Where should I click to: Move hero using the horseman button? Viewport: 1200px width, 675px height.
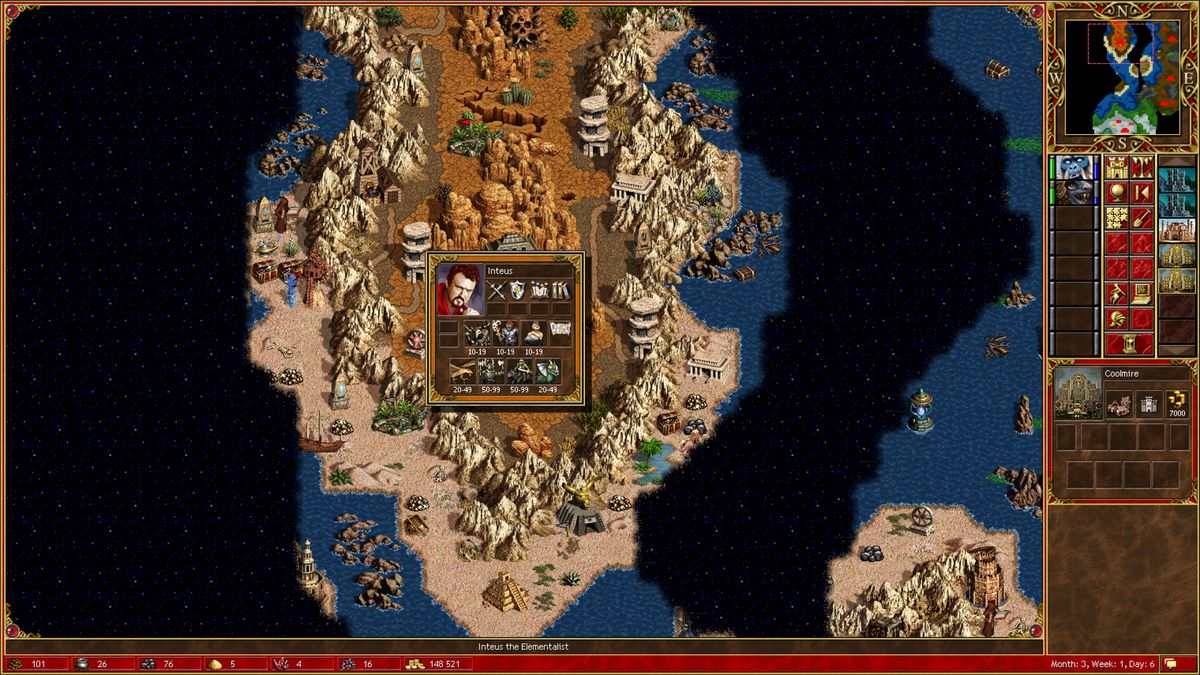[1116, 293]
